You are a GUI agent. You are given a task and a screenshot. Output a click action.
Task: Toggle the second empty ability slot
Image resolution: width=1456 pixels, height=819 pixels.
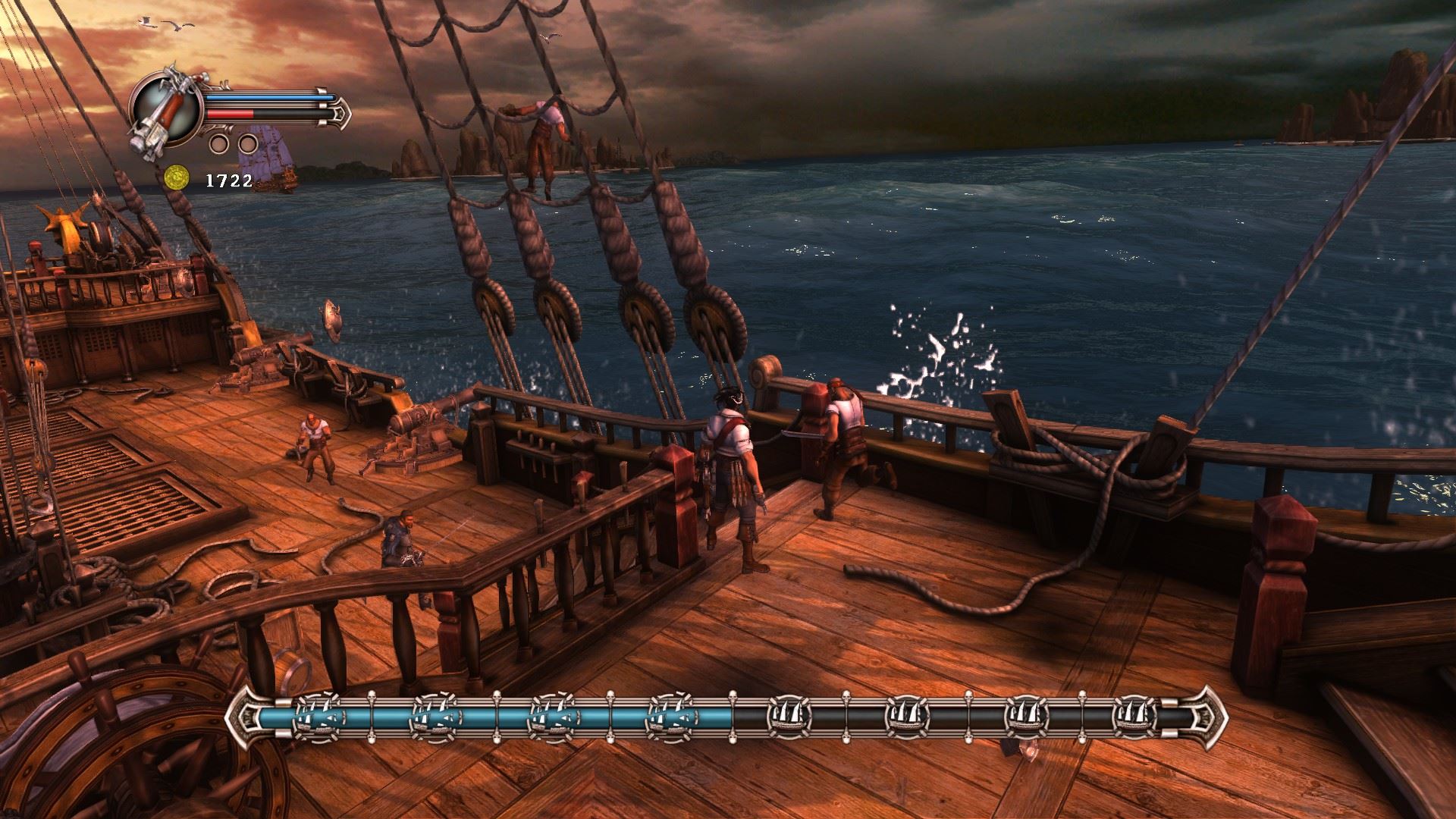[x=246, y=143]
